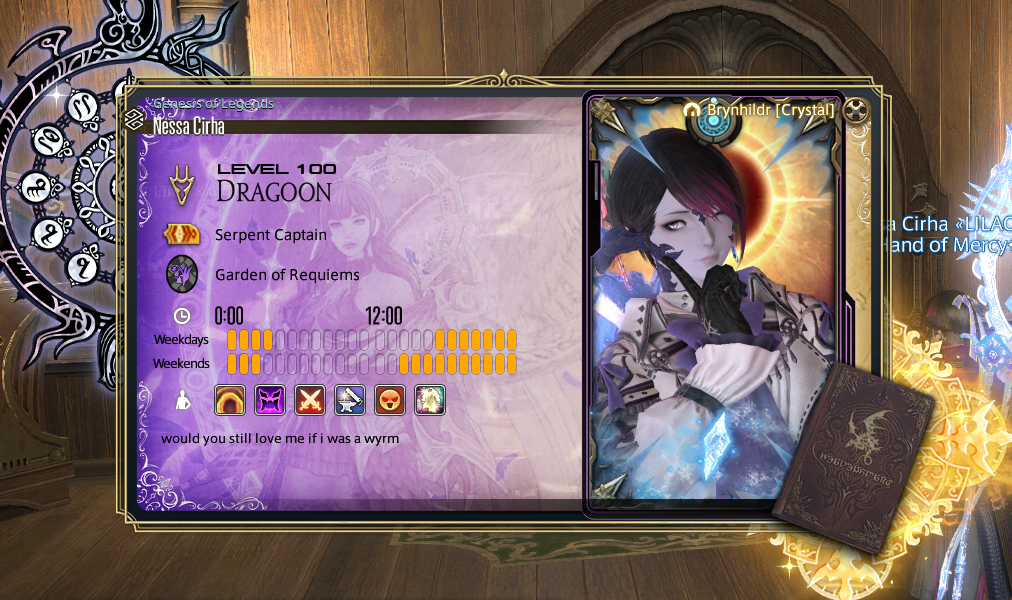Select the crossed swords playstyle icon
This screenshot has height=600, width=1012.
(x=310, y=400)
